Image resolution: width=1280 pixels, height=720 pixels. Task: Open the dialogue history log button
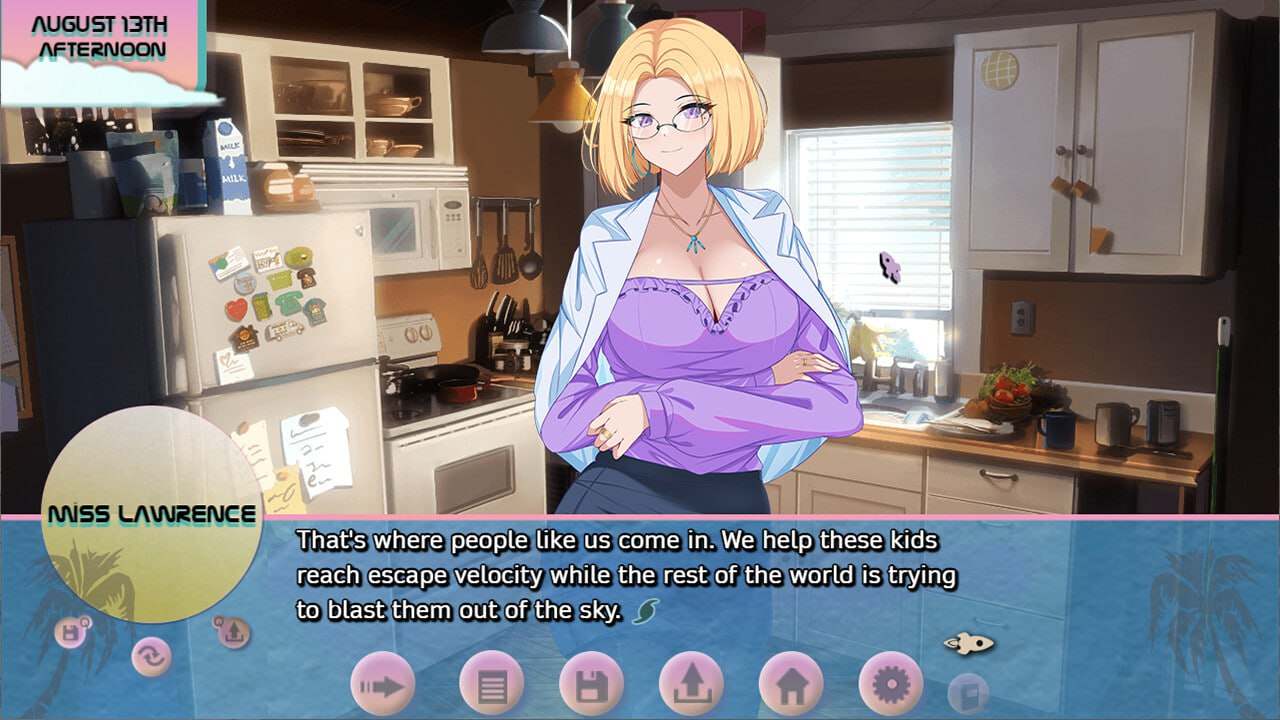491,685
